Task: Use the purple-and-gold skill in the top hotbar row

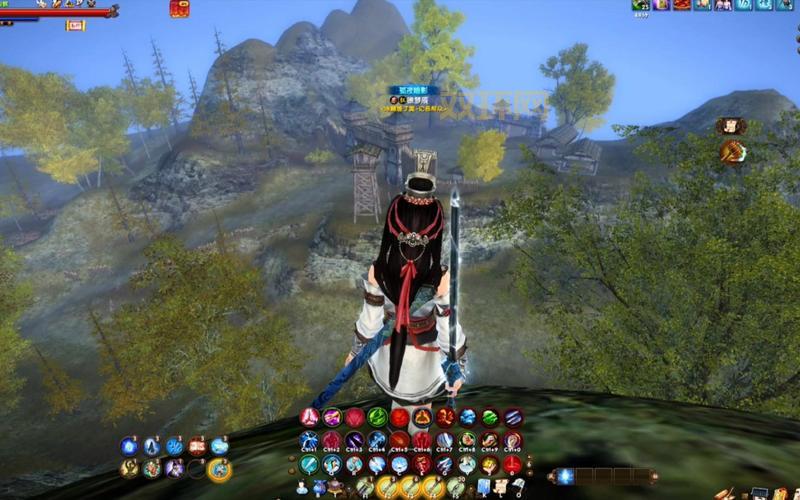Action: tap(332, 417)
